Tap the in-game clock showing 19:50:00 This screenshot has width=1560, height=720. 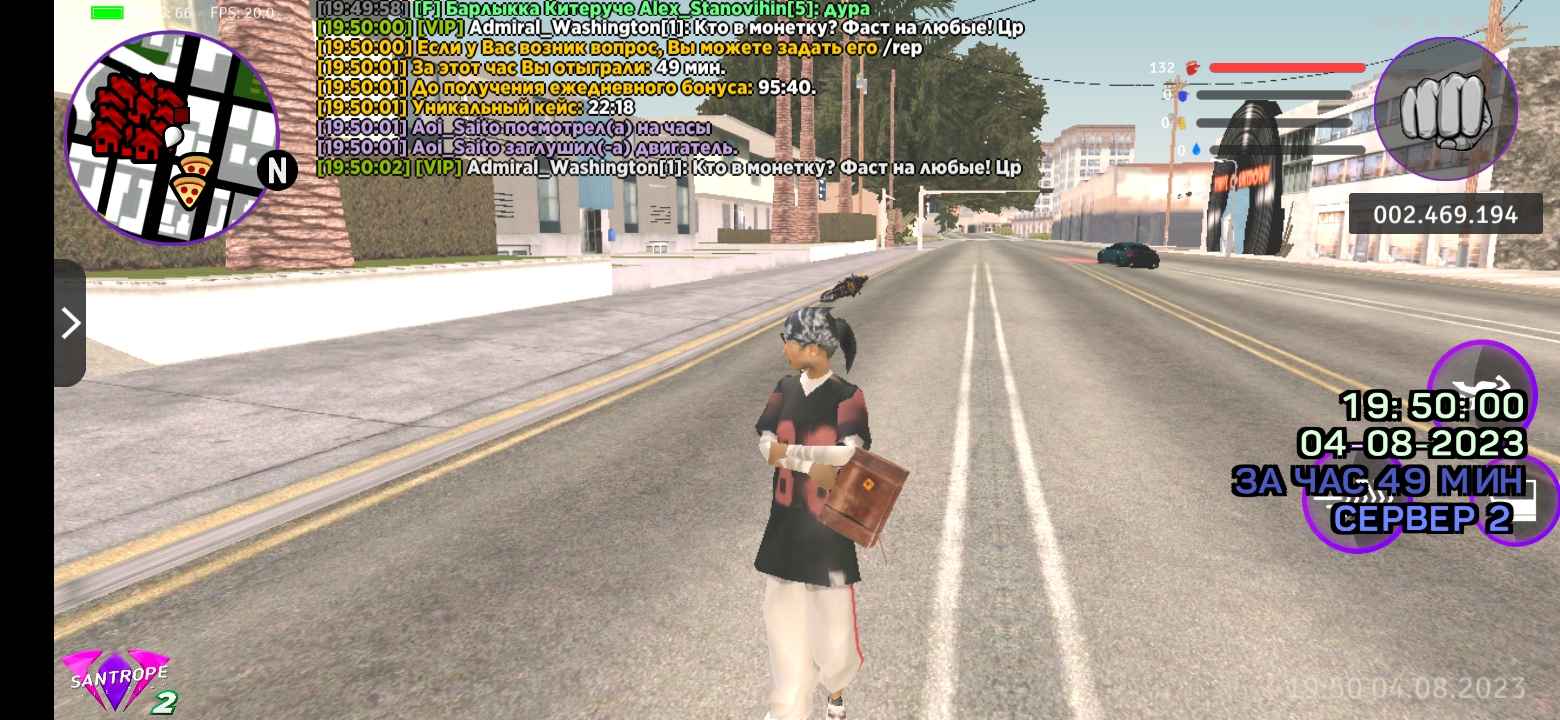(1430, 404)
